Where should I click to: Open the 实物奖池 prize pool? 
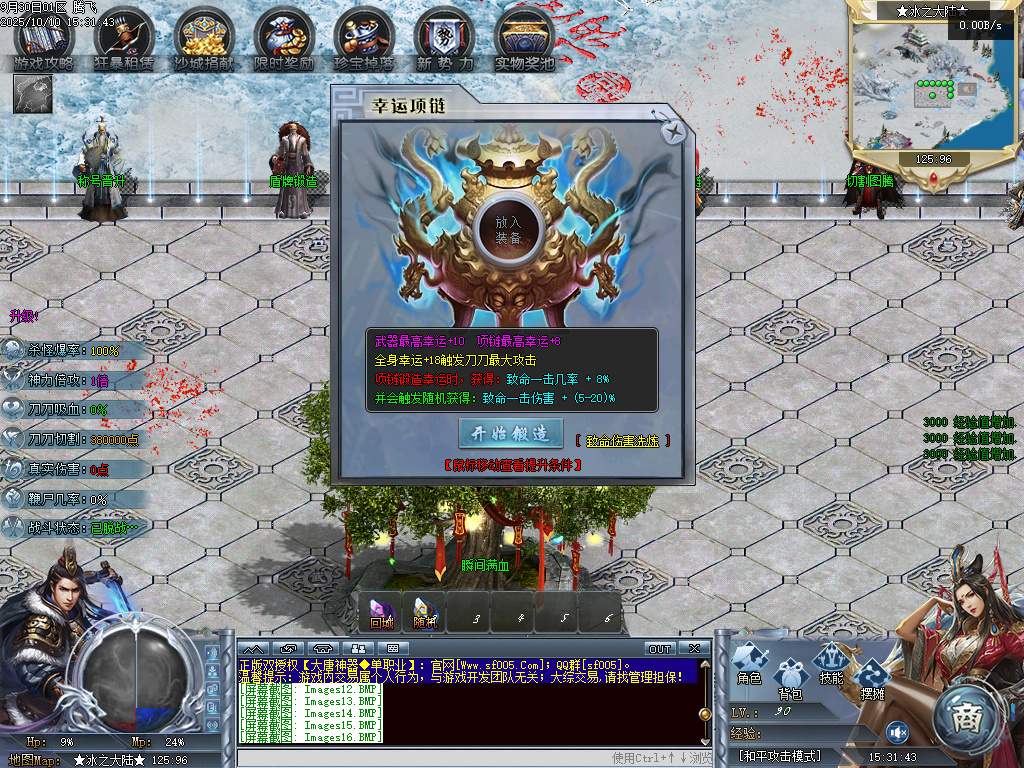[x=524, y=40]
